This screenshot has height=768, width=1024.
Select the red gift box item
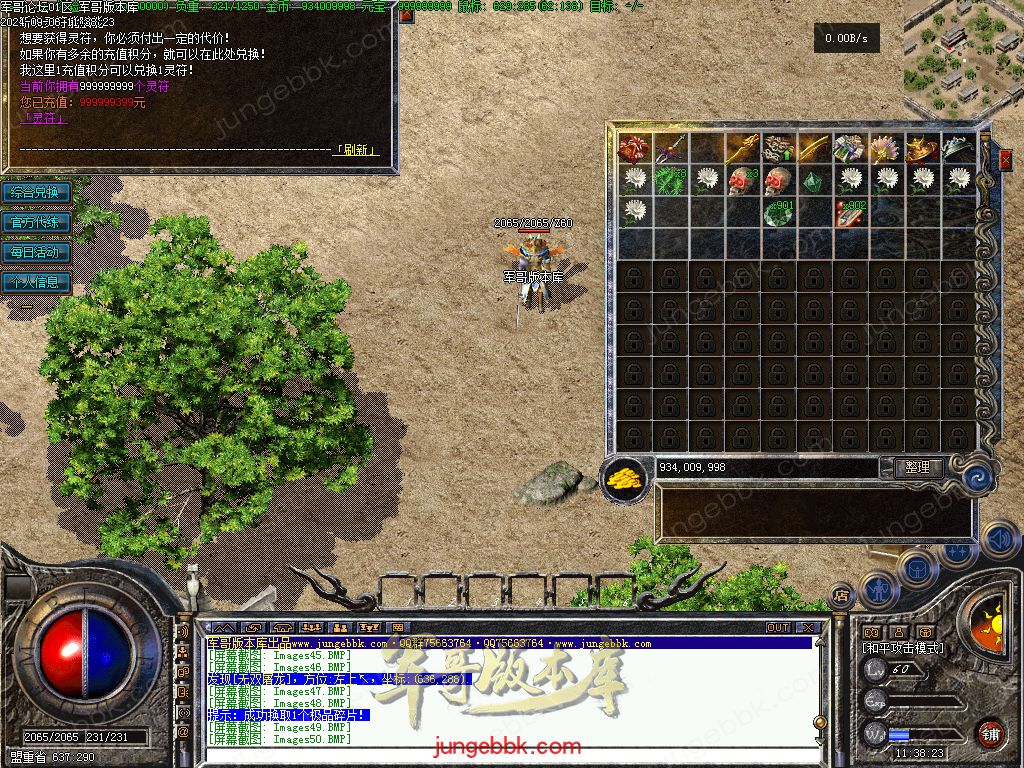634,149
